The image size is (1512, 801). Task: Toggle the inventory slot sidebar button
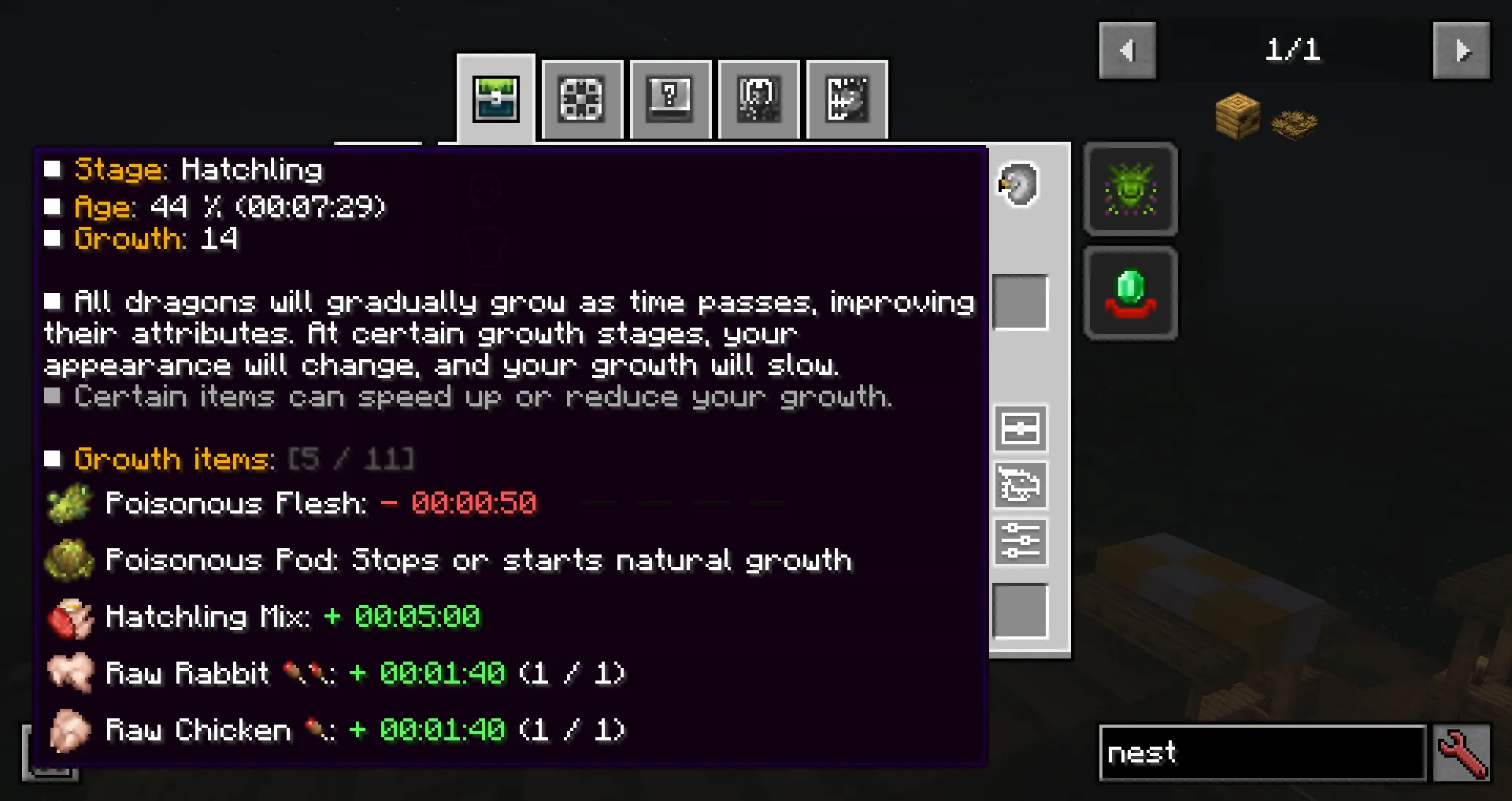[x=1020, y=429]
